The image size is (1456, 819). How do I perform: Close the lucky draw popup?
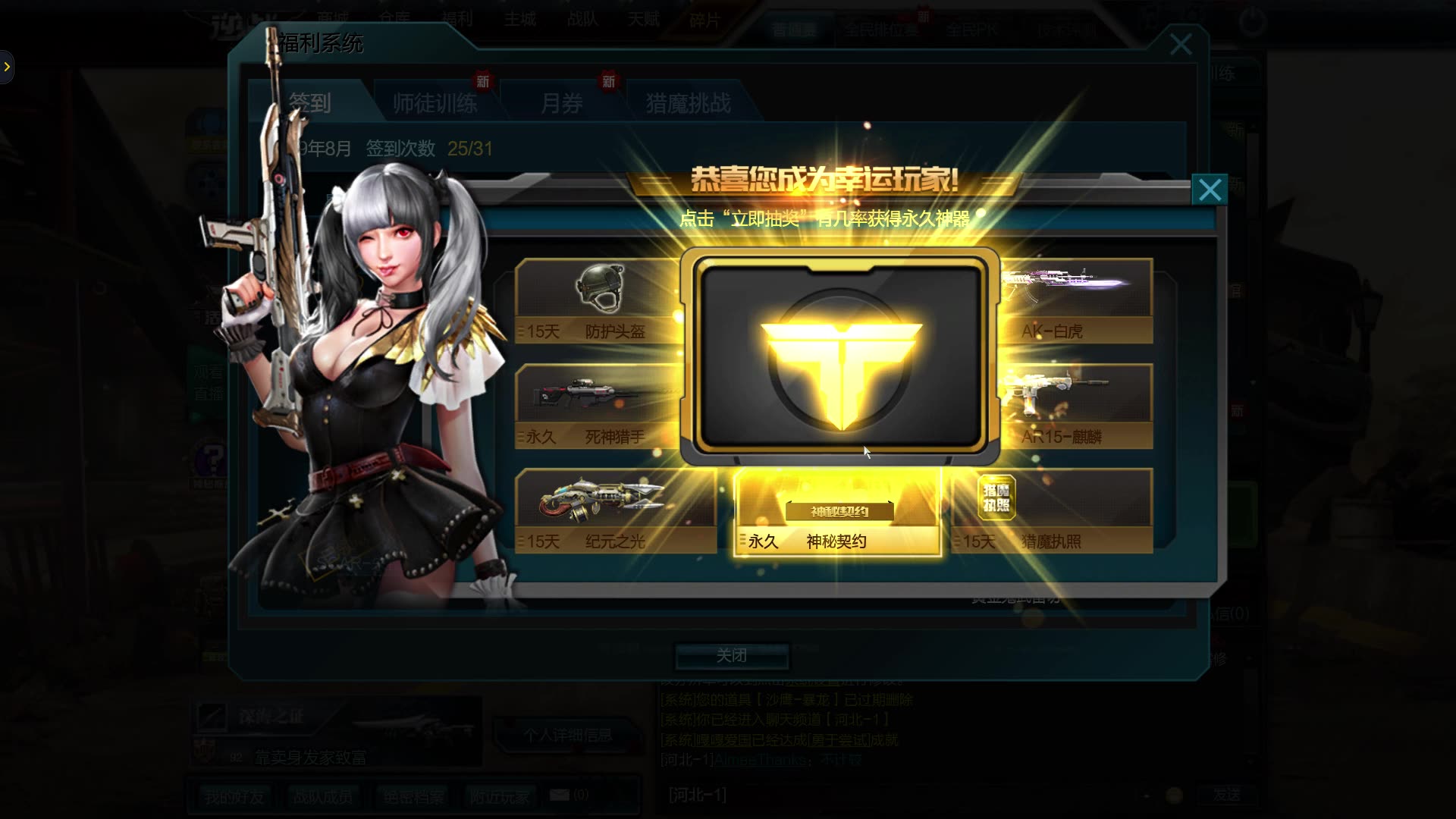(1210, 190)
